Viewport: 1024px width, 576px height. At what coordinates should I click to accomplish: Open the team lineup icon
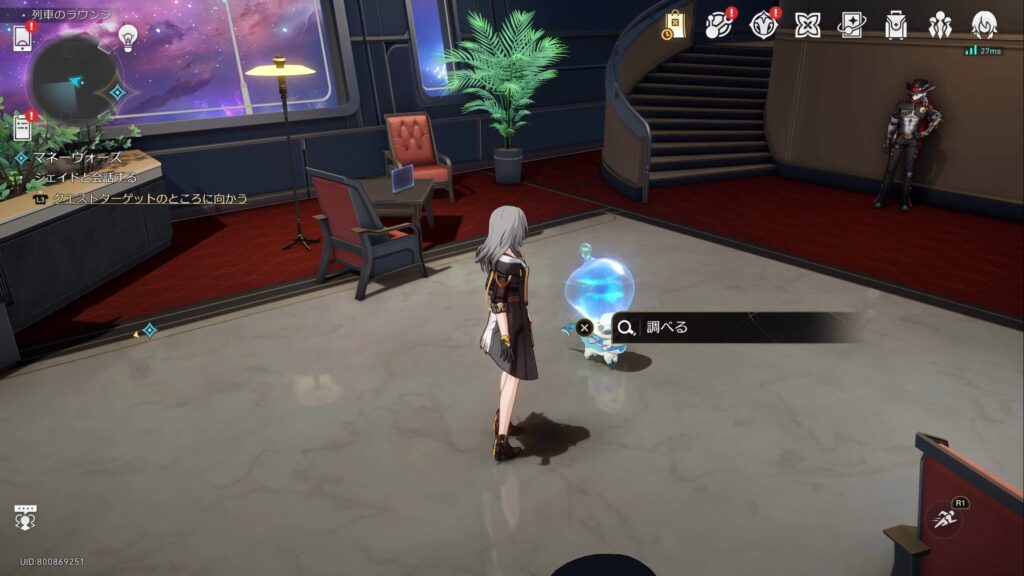click(x=939, y=26)
